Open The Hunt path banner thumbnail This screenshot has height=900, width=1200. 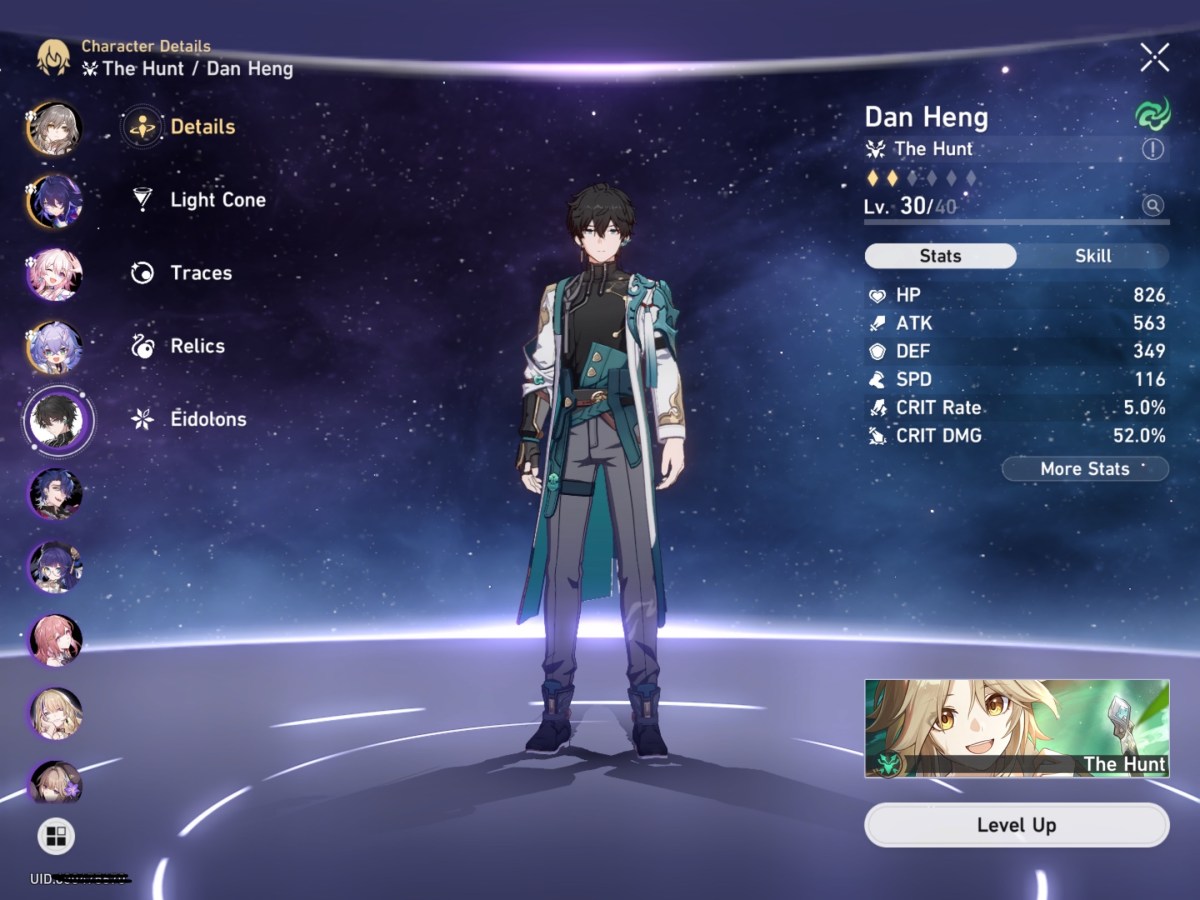coord(1016,729)
